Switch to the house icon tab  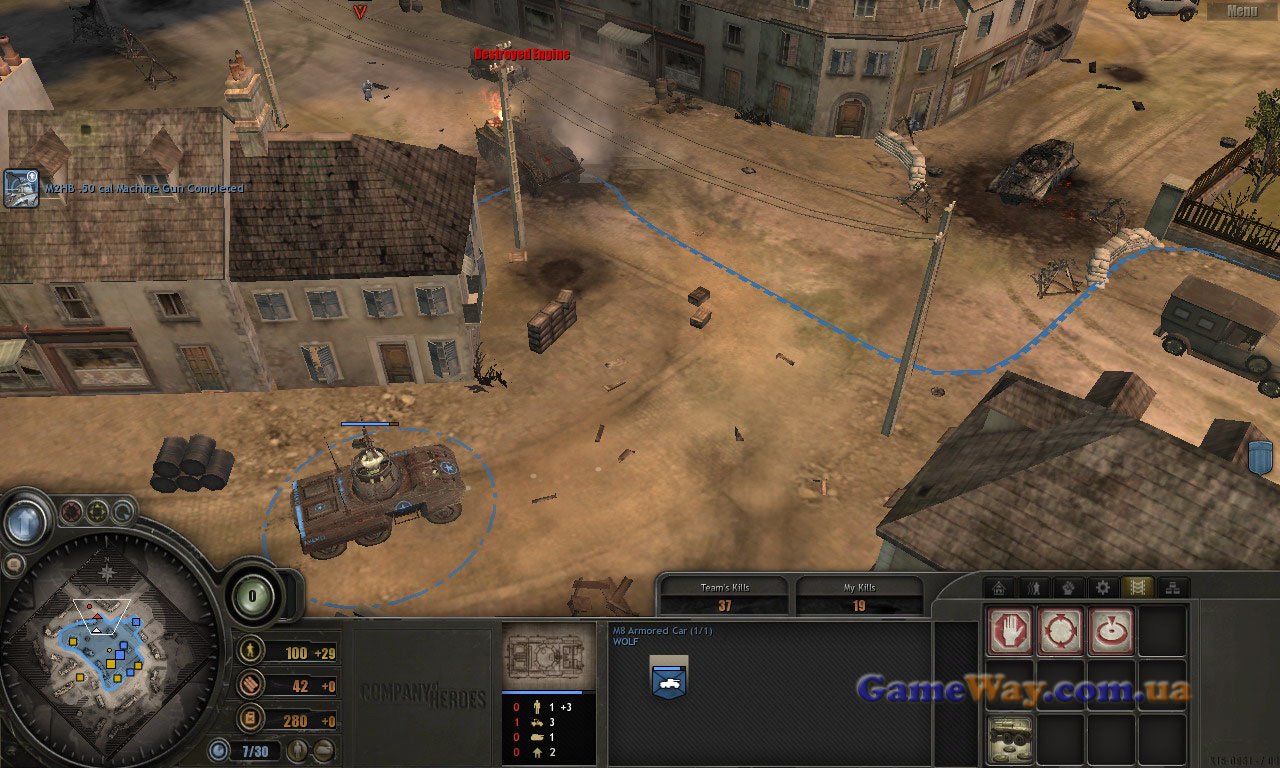click(x=998, y=588)
